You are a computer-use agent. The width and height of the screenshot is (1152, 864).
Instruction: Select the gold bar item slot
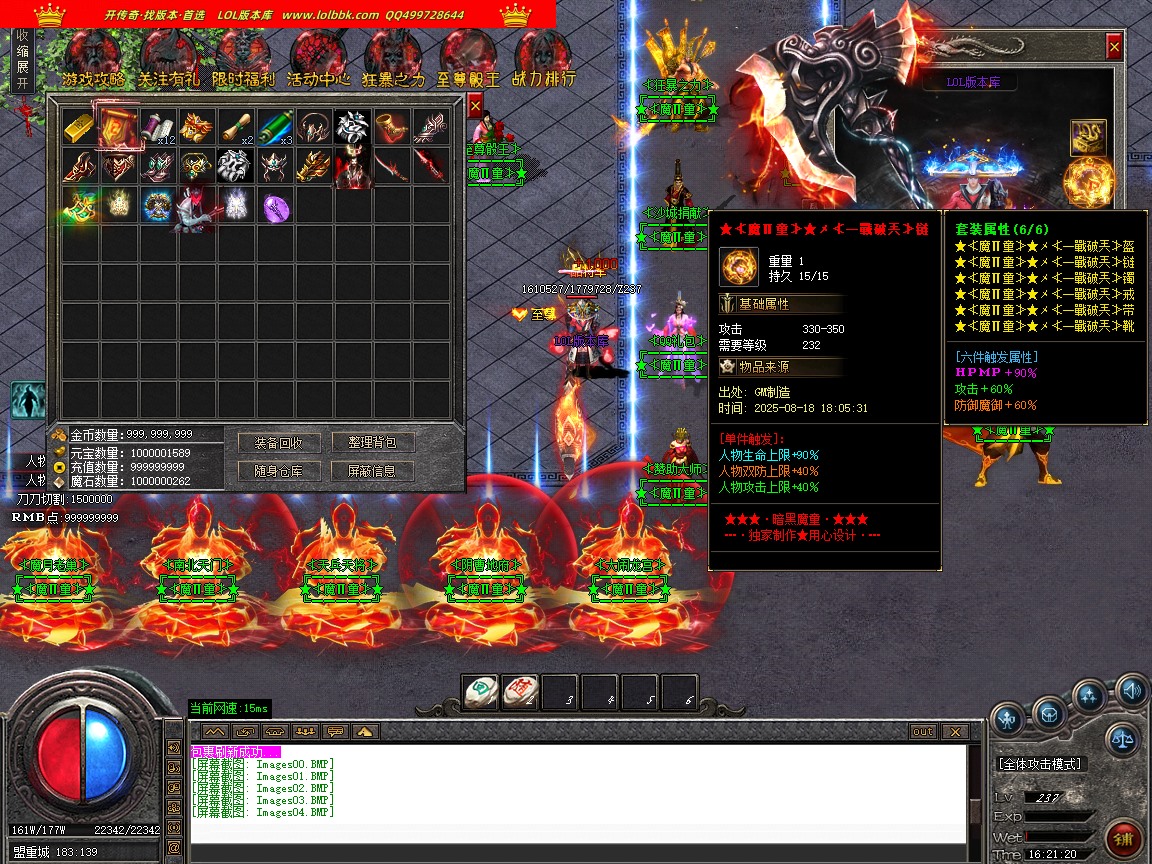80,127
